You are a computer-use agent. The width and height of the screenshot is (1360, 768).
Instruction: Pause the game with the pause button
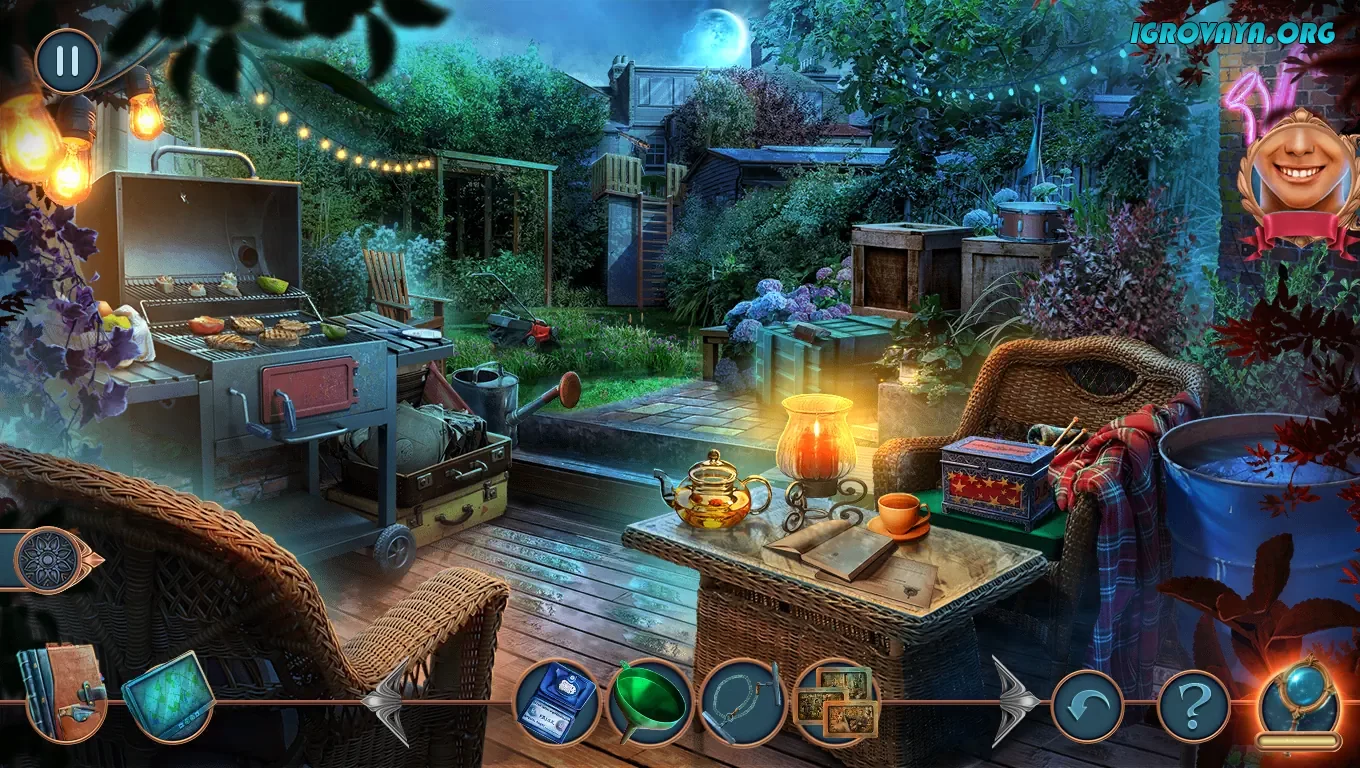[67, 61]
